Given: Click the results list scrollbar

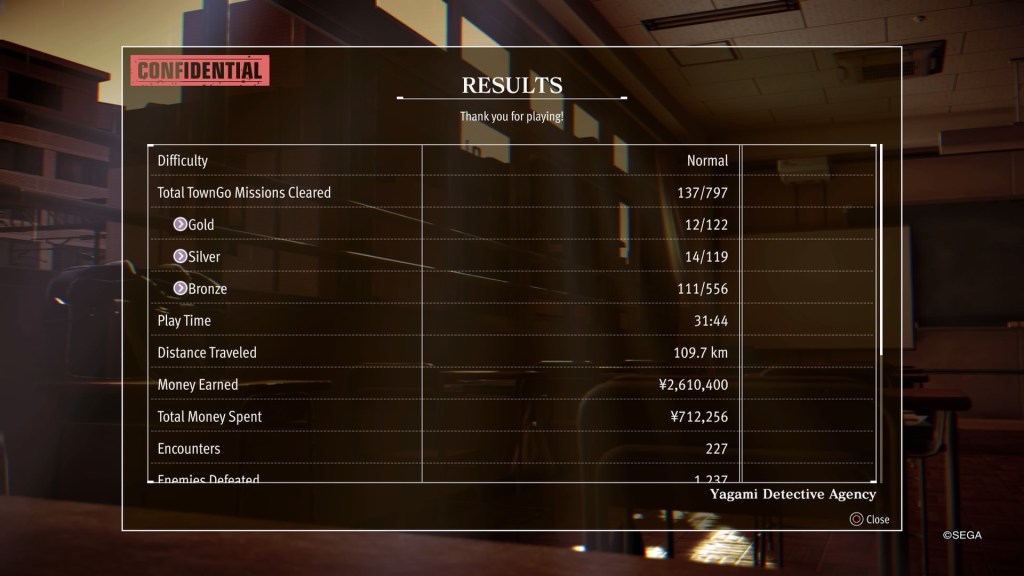Looking at the screenshot, I should coord(881,252).
